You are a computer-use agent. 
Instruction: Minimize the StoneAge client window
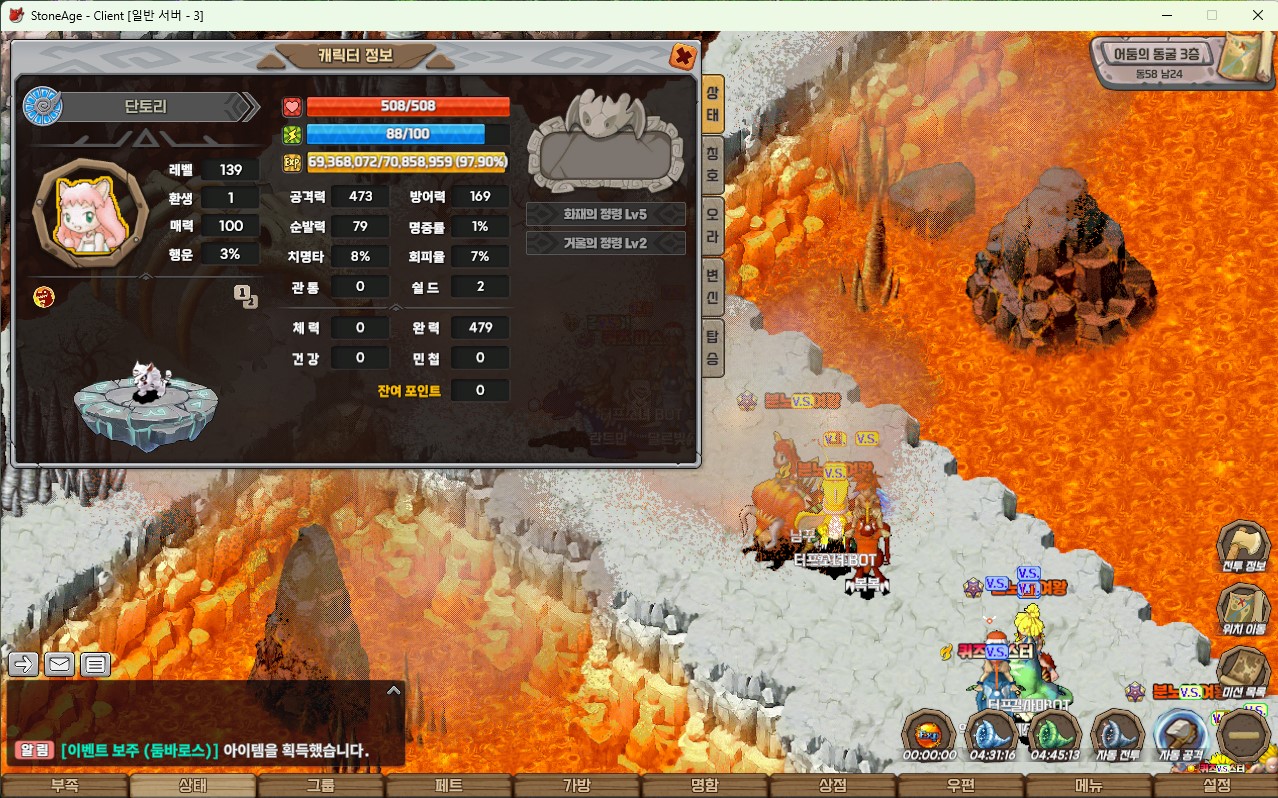[x=1166, y=15]
